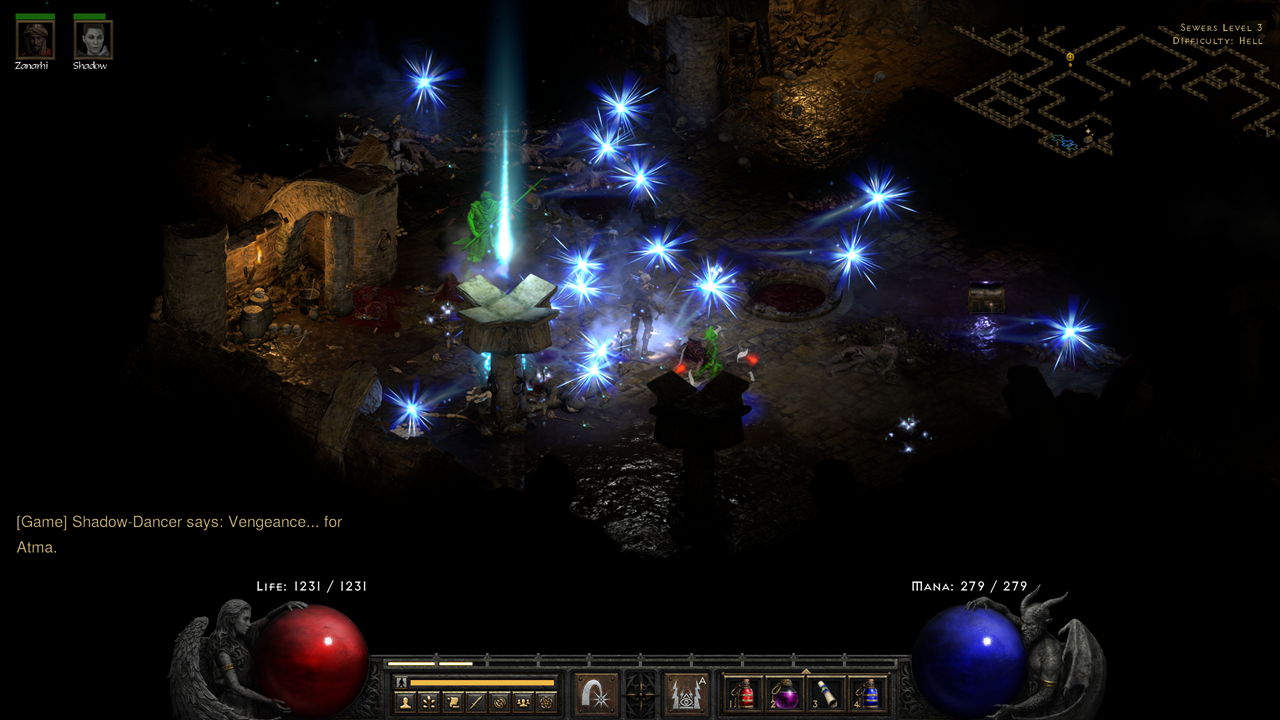The width and height of the screenshot is (1280, 720).
Task: Open the character screen with the bust icon
Action: pos(406,703)
